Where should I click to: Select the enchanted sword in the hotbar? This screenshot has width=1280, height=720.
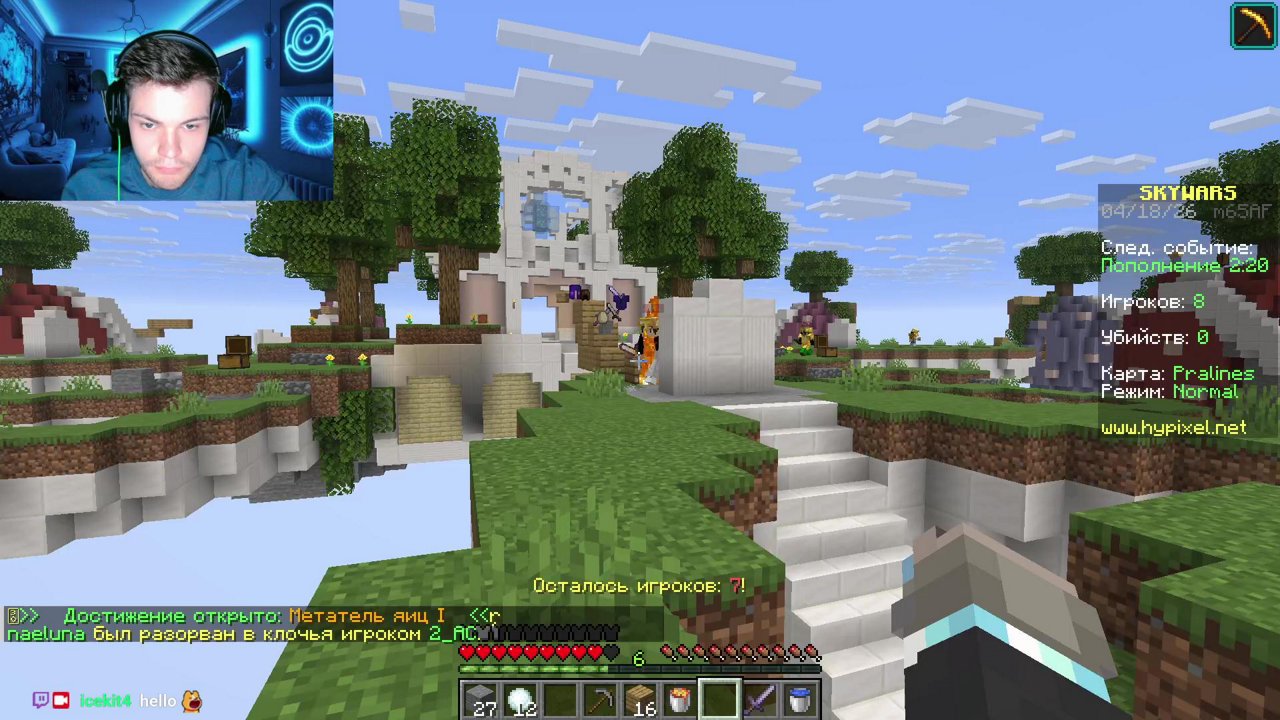click(x=758, y=697)
